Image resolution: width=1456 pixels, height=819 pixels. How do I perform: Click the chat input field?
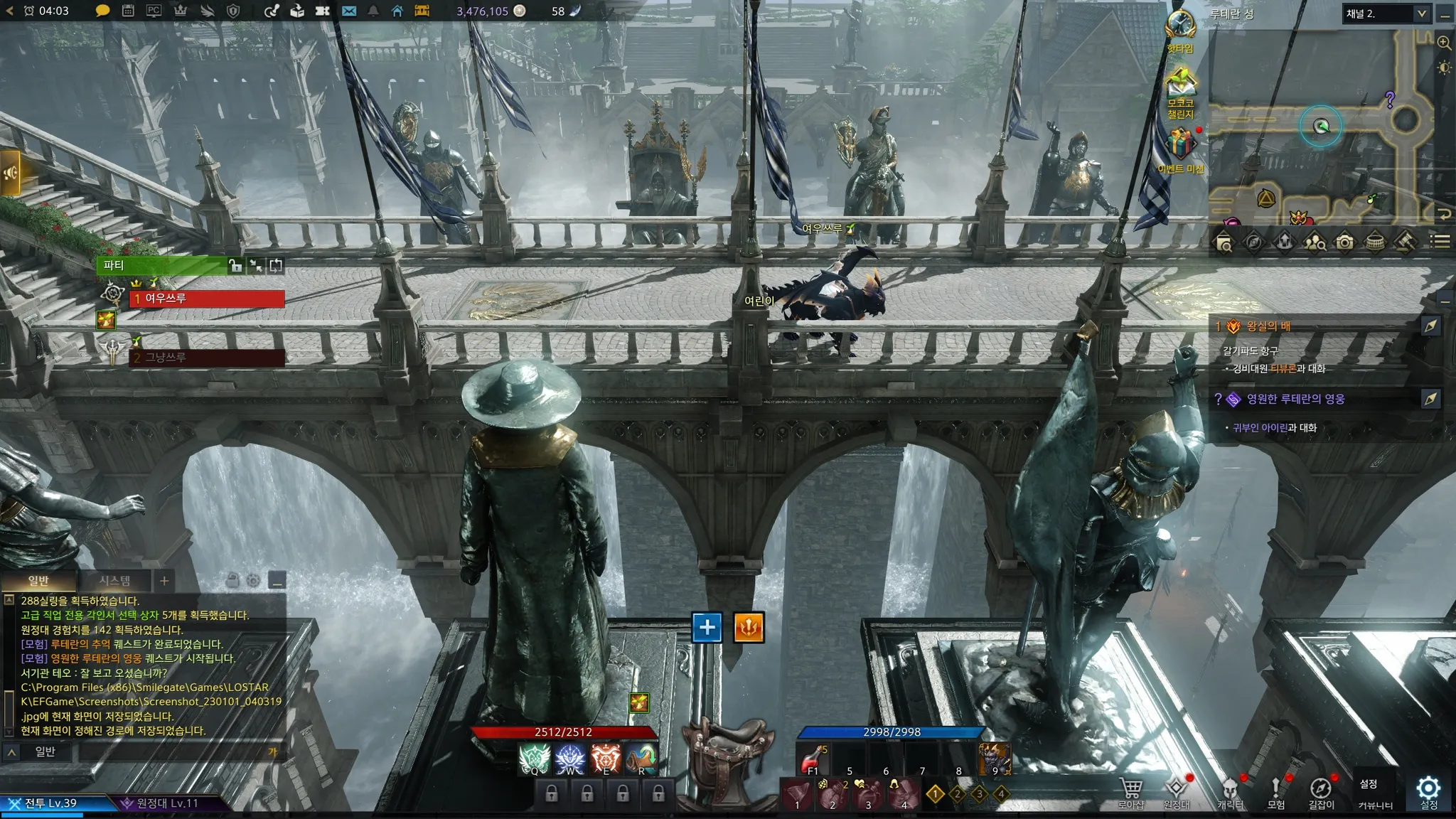pos(171,751)
